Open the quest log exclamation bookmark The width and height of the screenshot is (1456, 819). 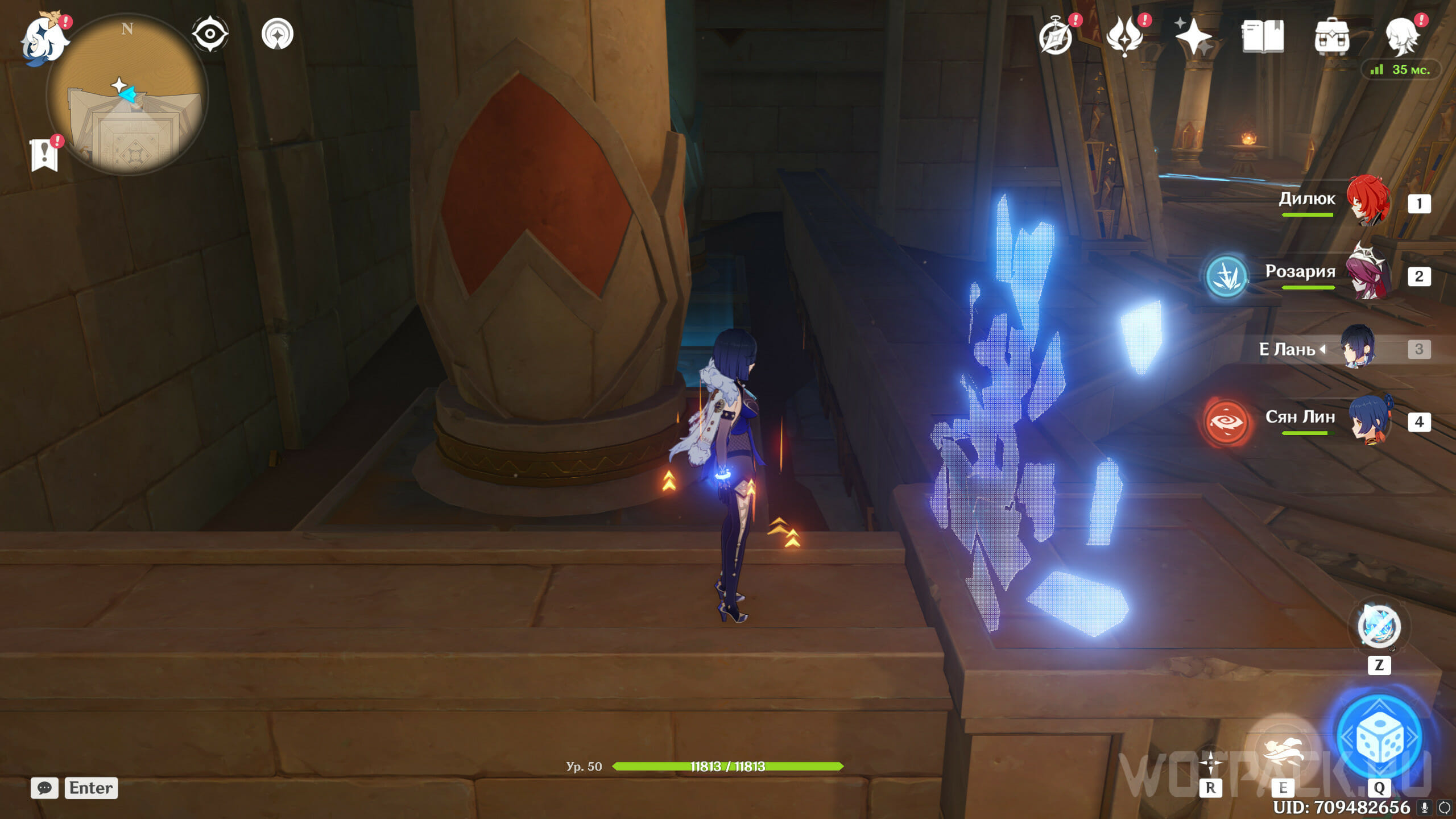(44, 155)
